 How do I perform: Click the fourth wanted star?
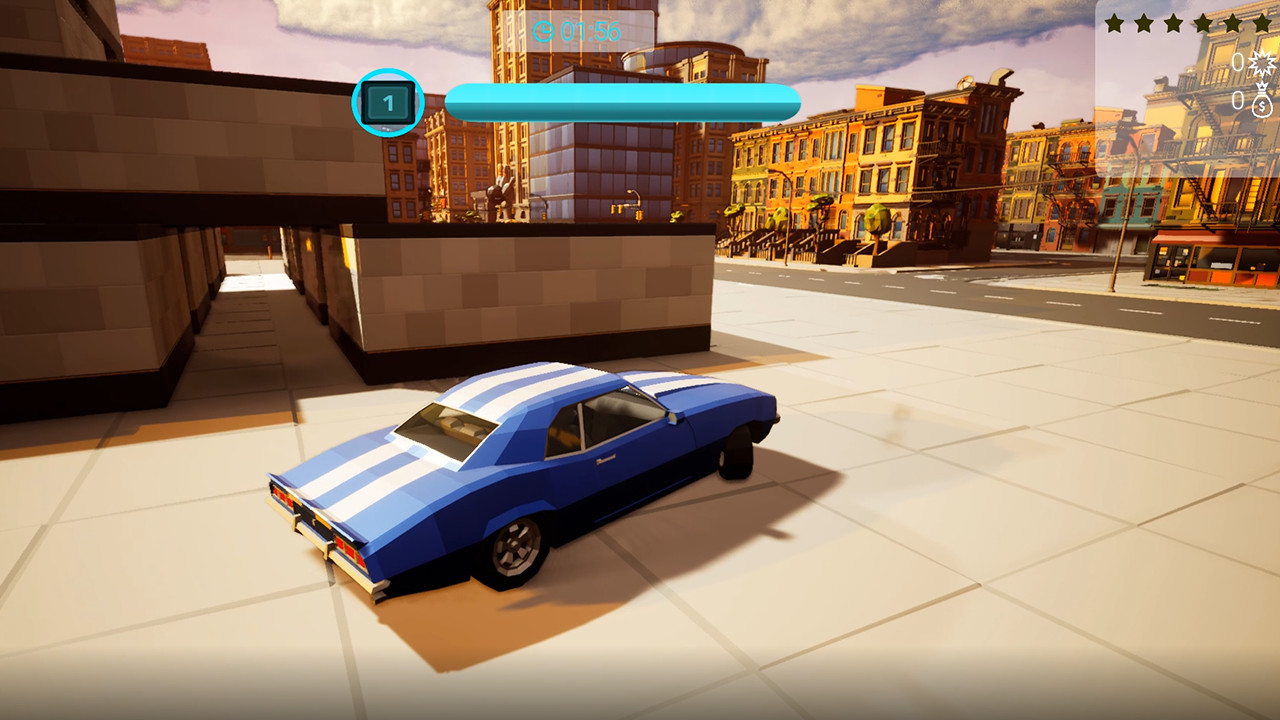tap(1203, 23)
